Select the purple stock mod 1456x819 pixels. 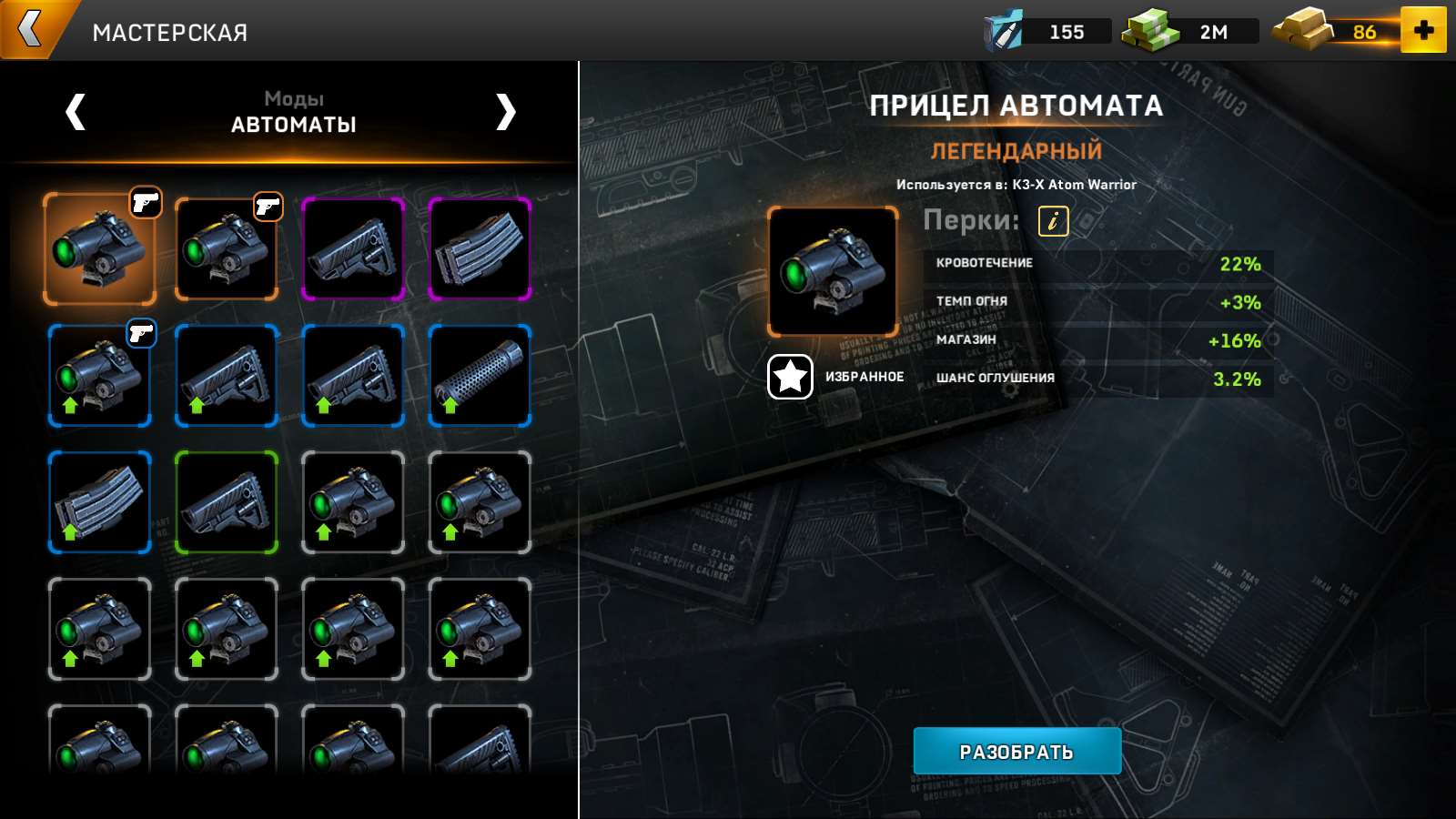point(354,248)
